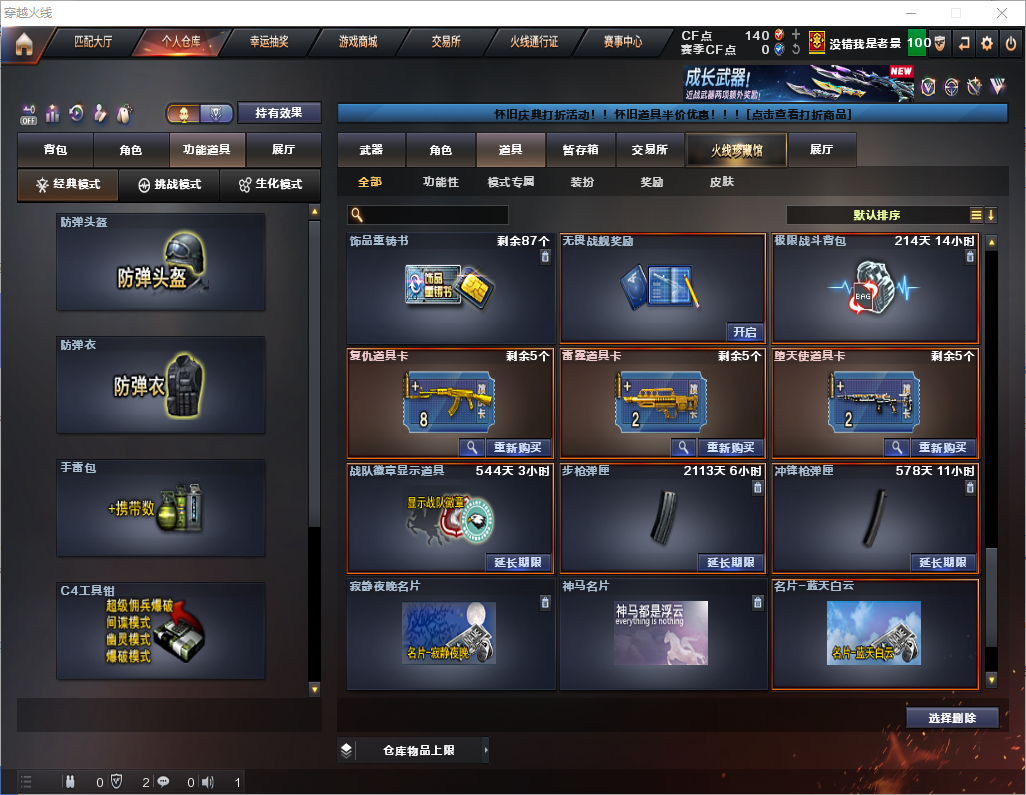Go to the home lobby icon
The width and height of the screenshot is (1026, 795).
click(x=24, y=44)
